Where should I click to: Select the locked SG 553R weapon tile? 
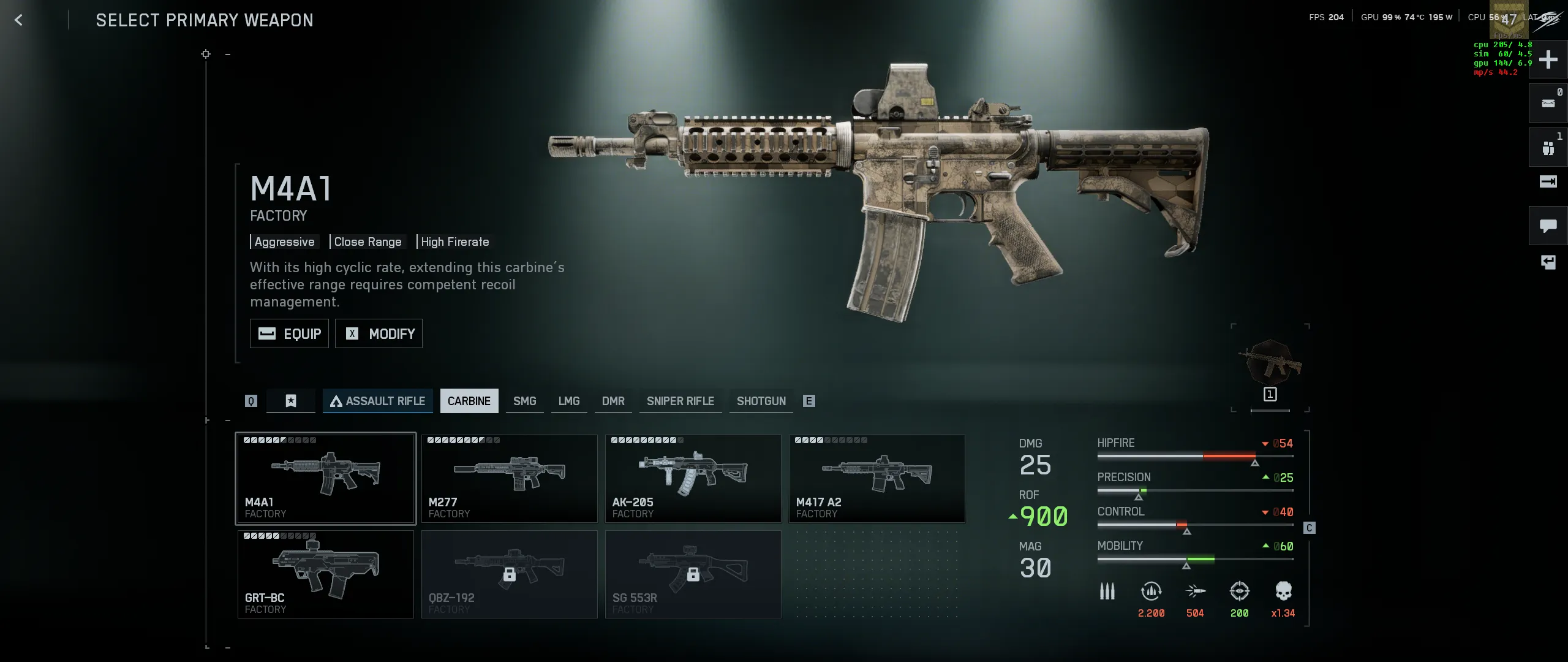(693, 574)
